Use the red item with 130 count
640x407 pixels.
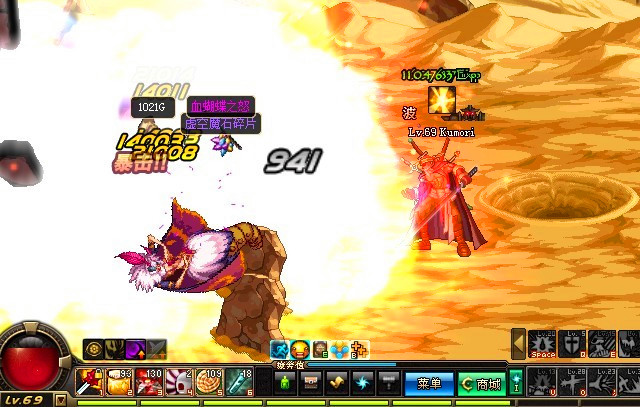tap(151, 382)
